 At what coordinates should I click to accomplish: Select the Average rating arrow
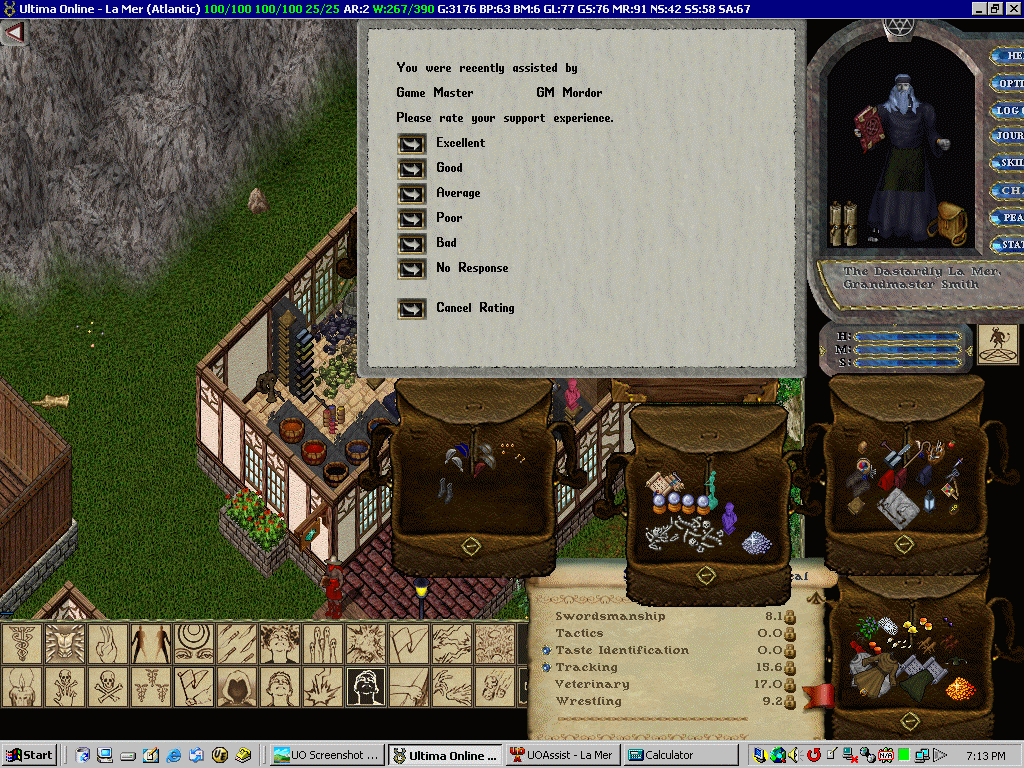coord(411,194)
